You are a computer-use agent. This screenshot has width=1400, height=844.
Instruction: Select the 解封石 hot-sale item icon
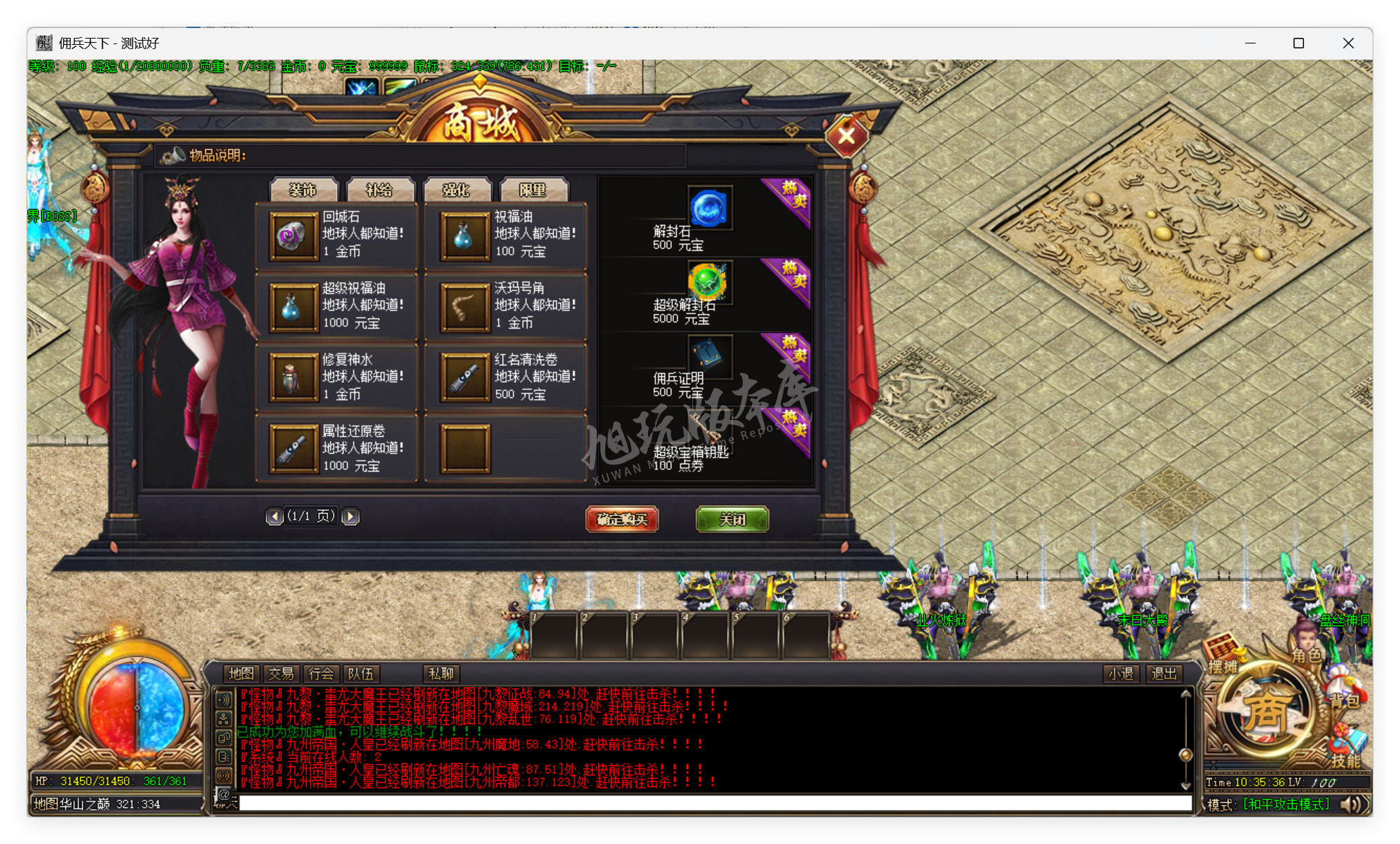709,207
